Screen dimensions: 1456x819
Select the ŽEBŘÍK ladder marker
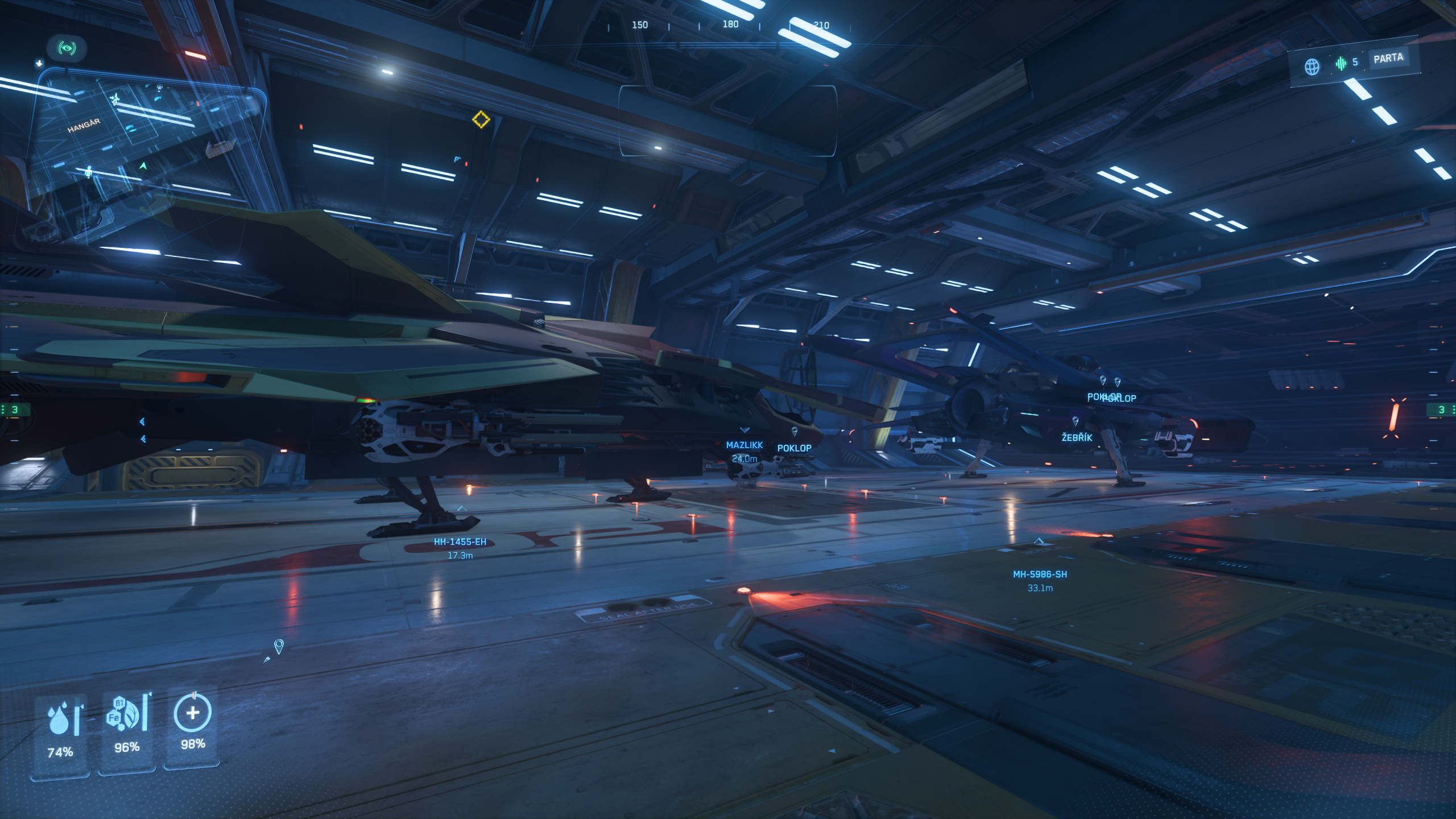1076,437
